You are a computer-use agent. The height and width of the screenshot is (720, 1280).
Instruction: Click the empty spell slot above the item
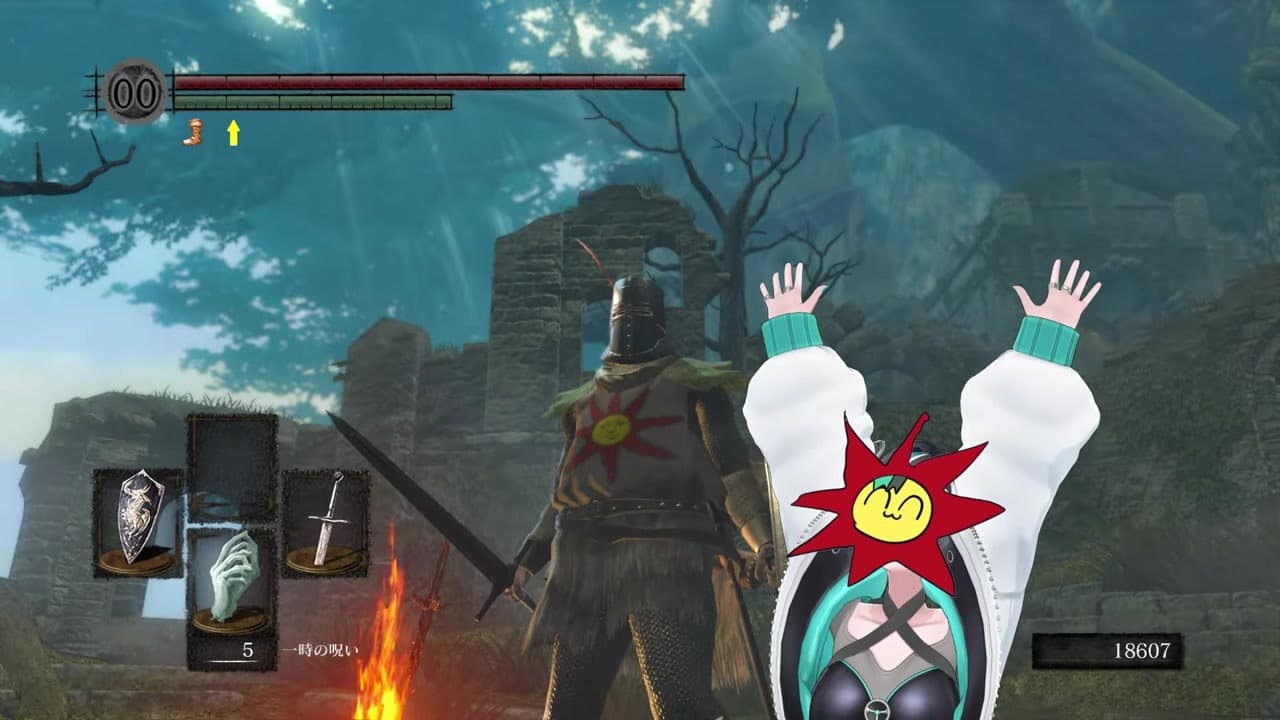pyautogui.click(x=232, y=467)
